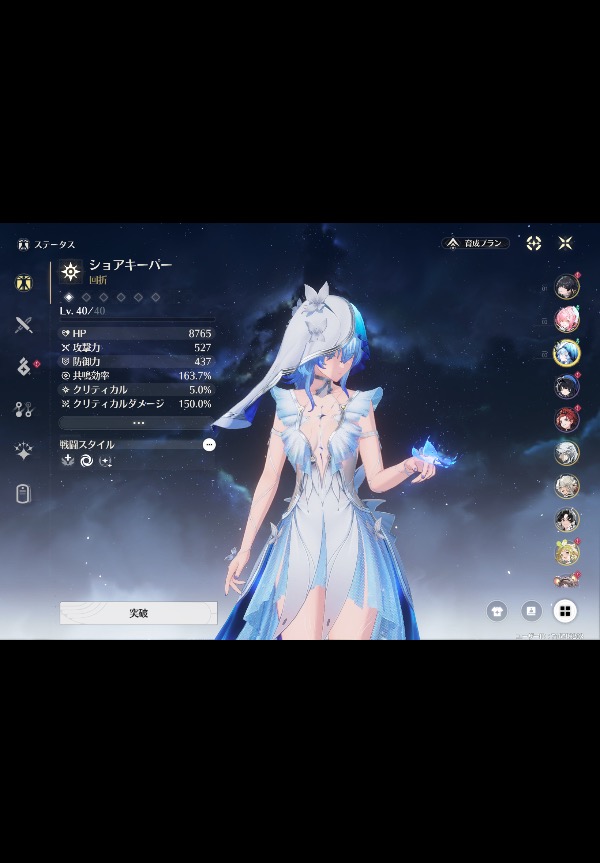Open the echoes tab with red notification
This screenshot has height=863, width=600.
(x=24, y=367)
